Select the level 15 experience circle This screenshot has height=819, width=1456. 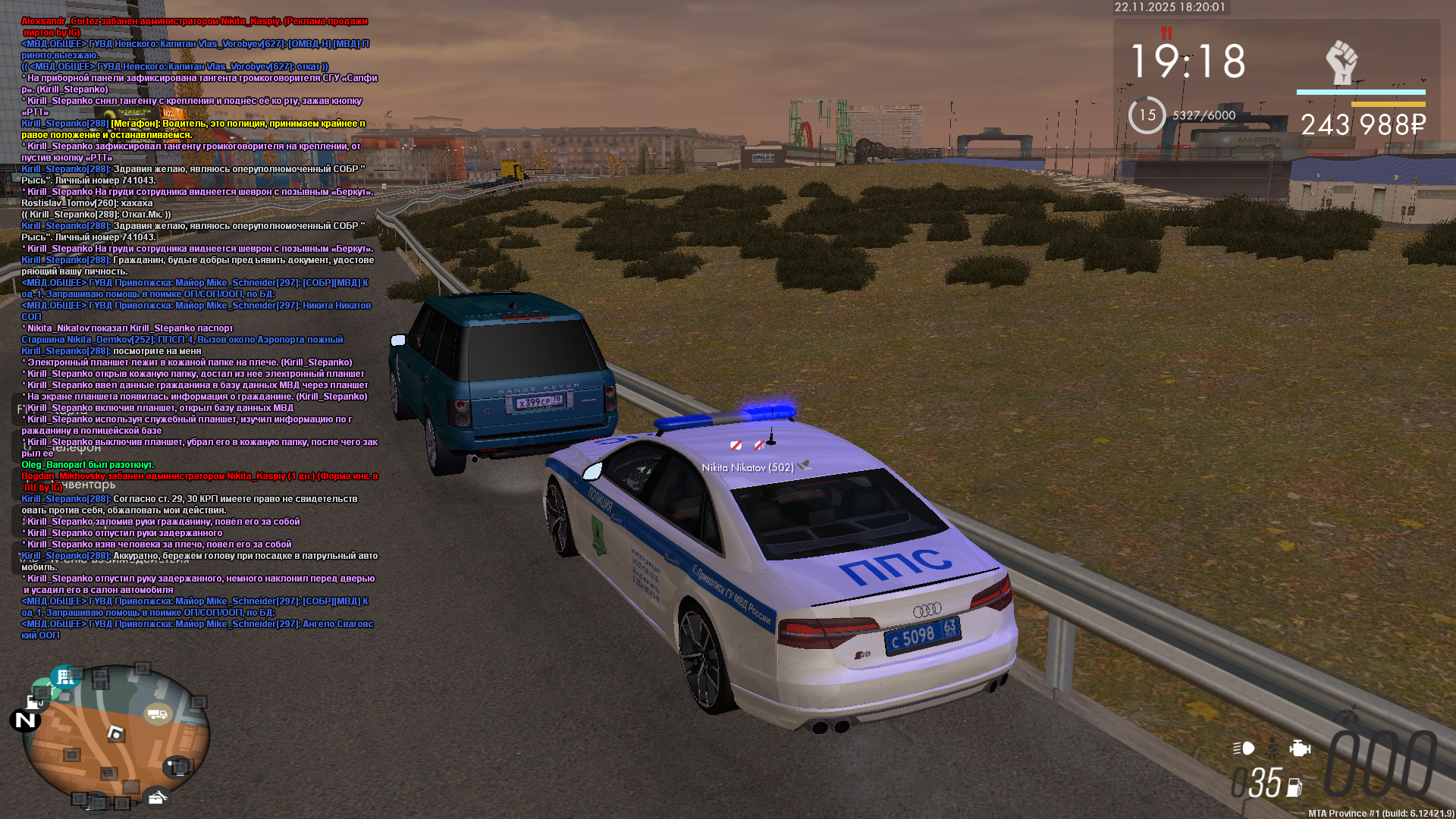(x=1147, y=115)
